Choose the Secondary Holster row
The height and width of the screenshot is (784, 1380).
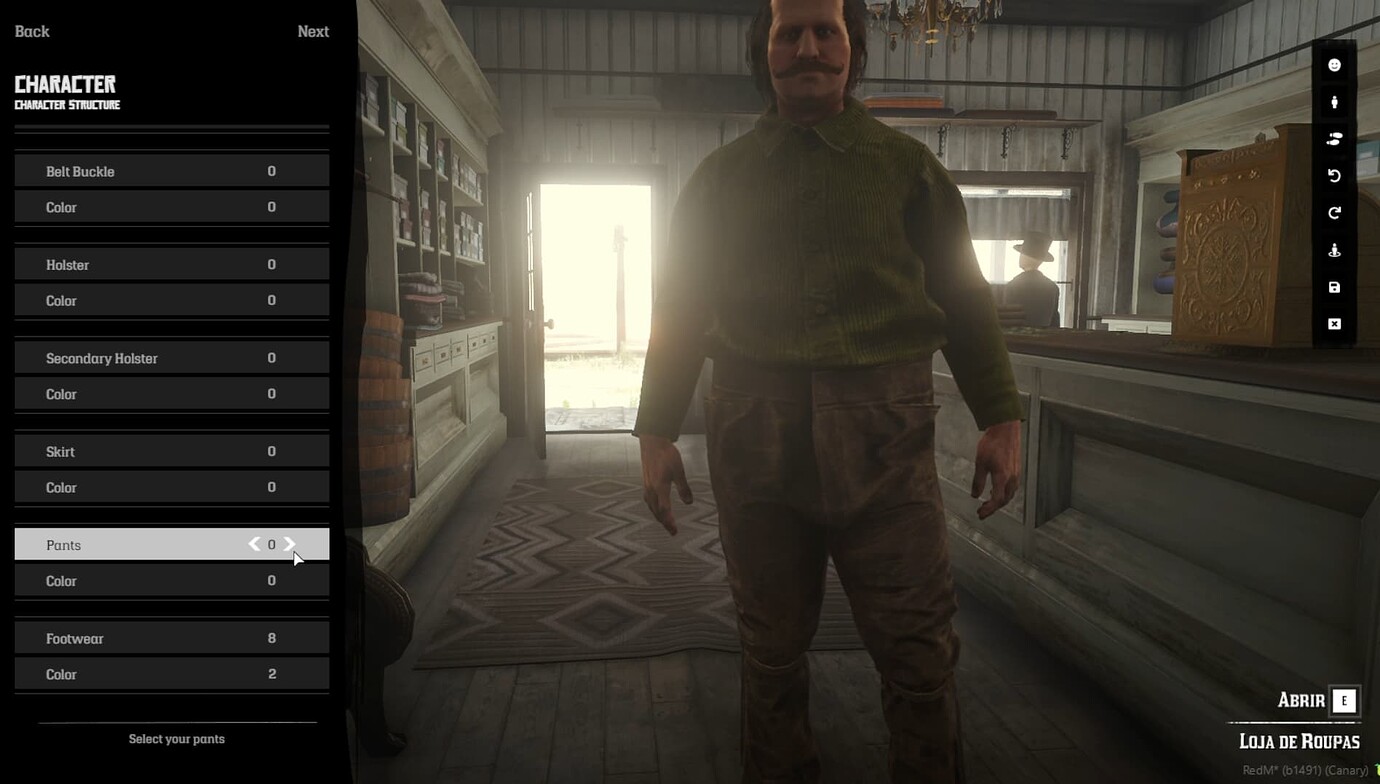tap(171, 358)
